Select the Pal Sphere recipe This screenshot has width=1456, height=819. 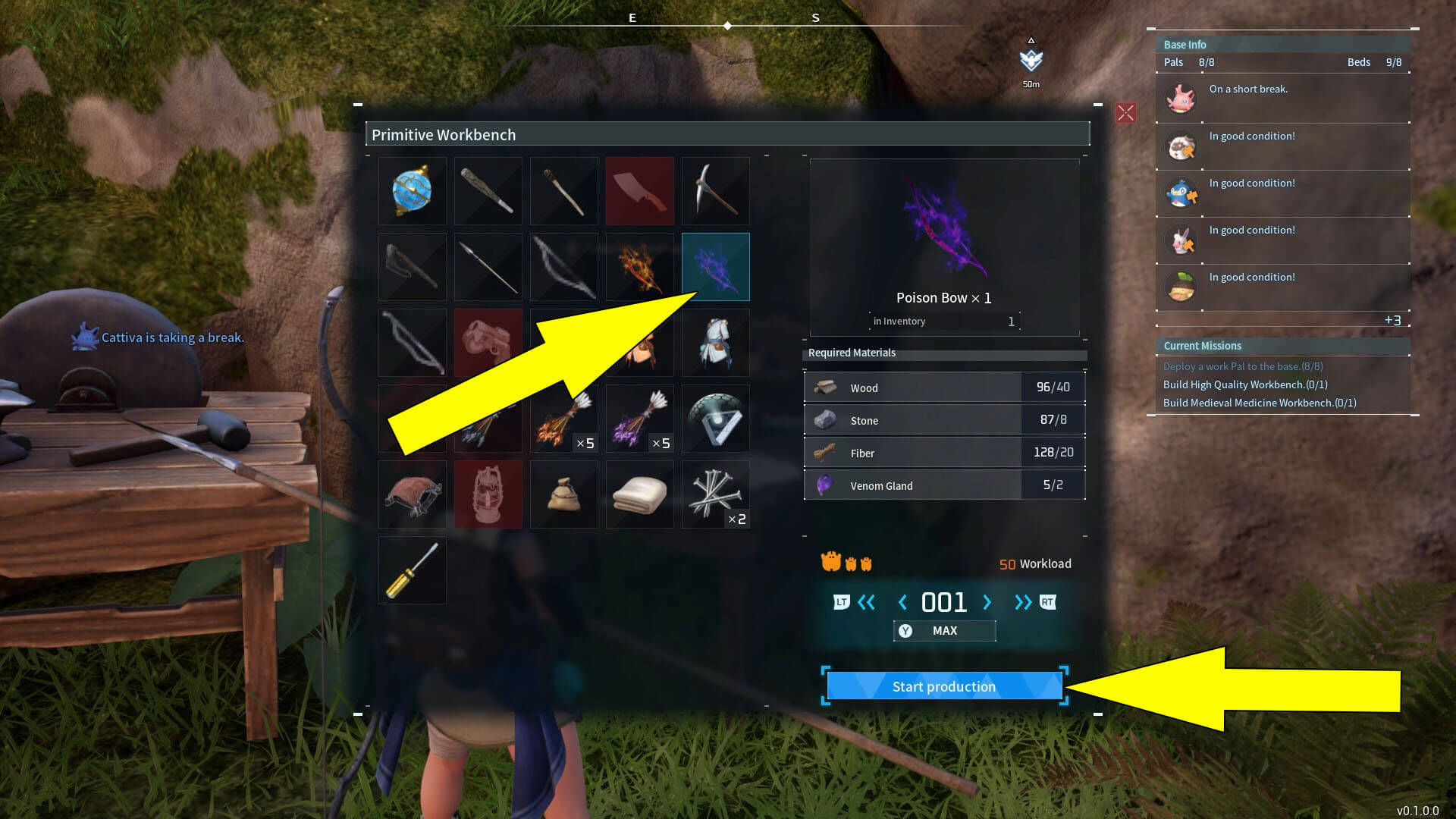point(412,191)
